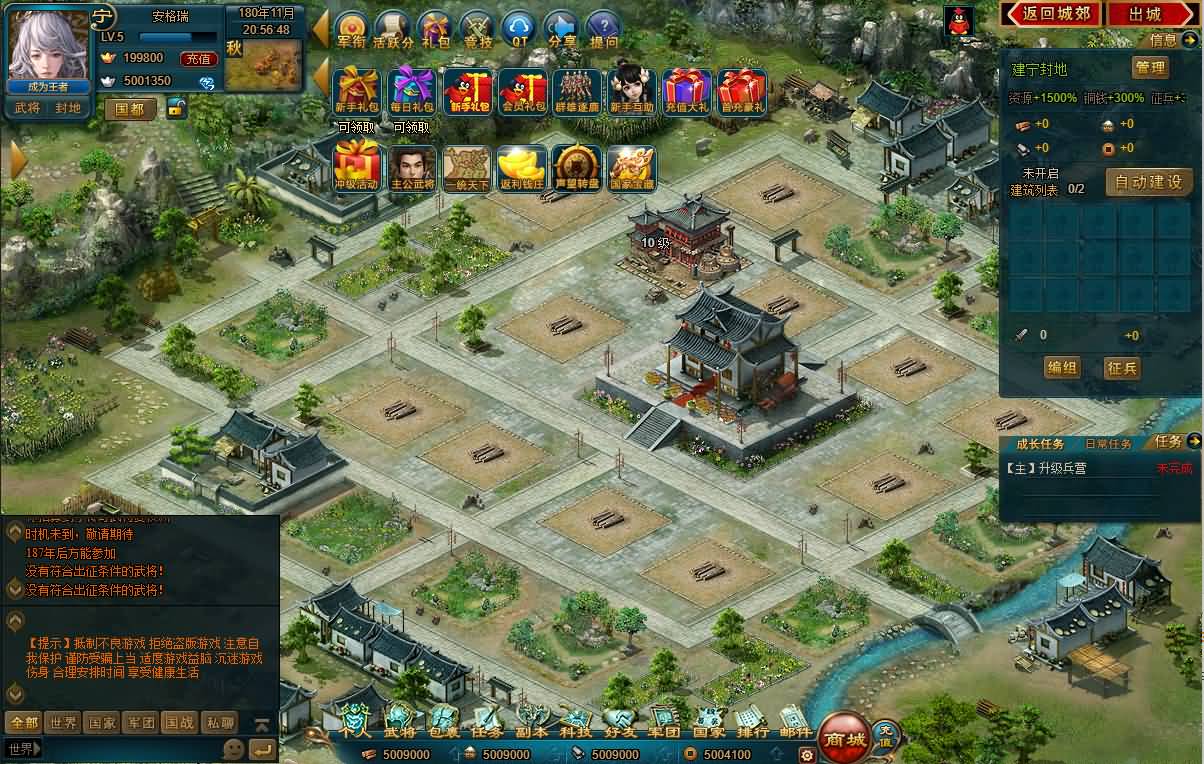Start 自动建设 auto construction
This screenshot has width=1204, height=764.
1149,182
